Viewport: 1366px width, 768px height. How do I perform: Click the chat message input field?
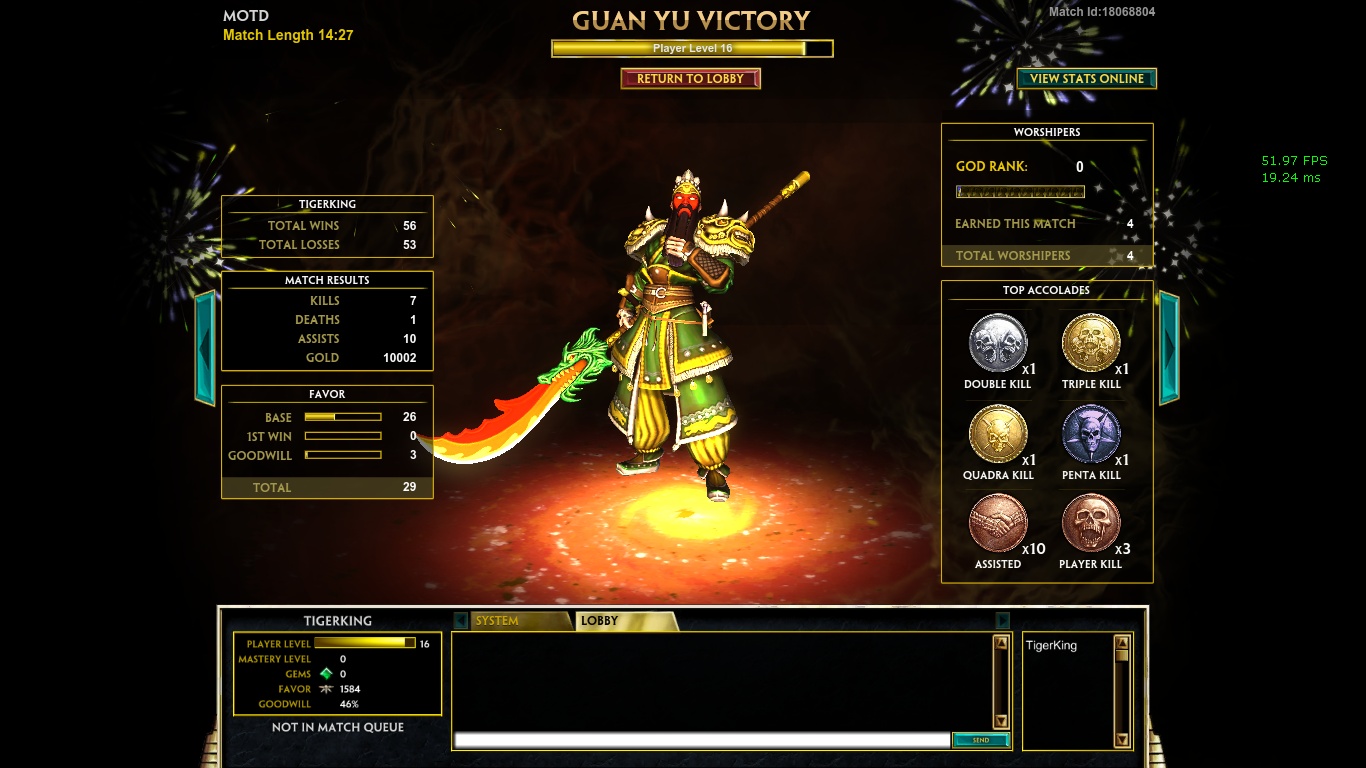coord(702,740)
